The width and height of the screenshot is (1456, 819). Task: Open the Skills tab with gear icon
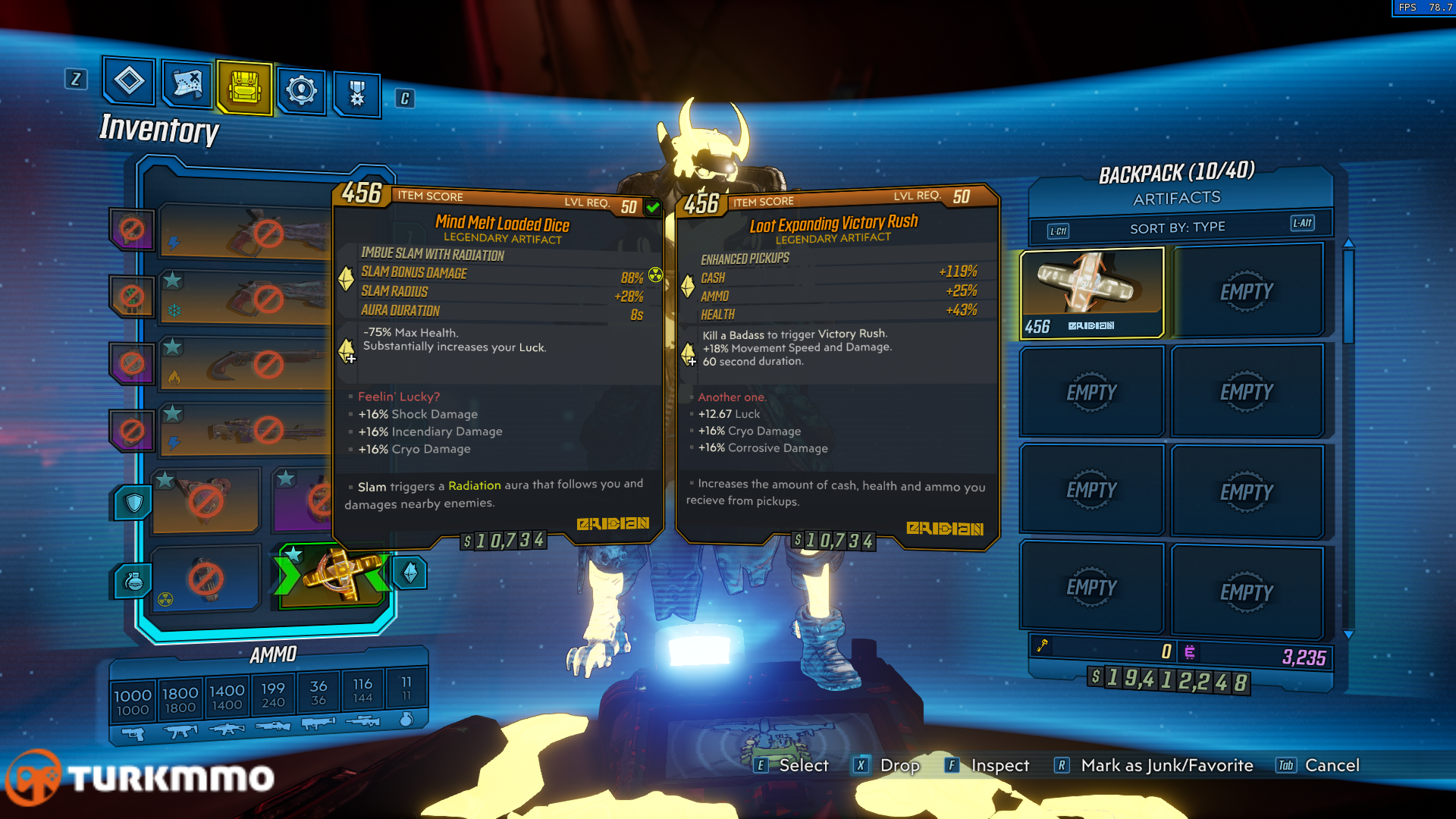point(301,91)
